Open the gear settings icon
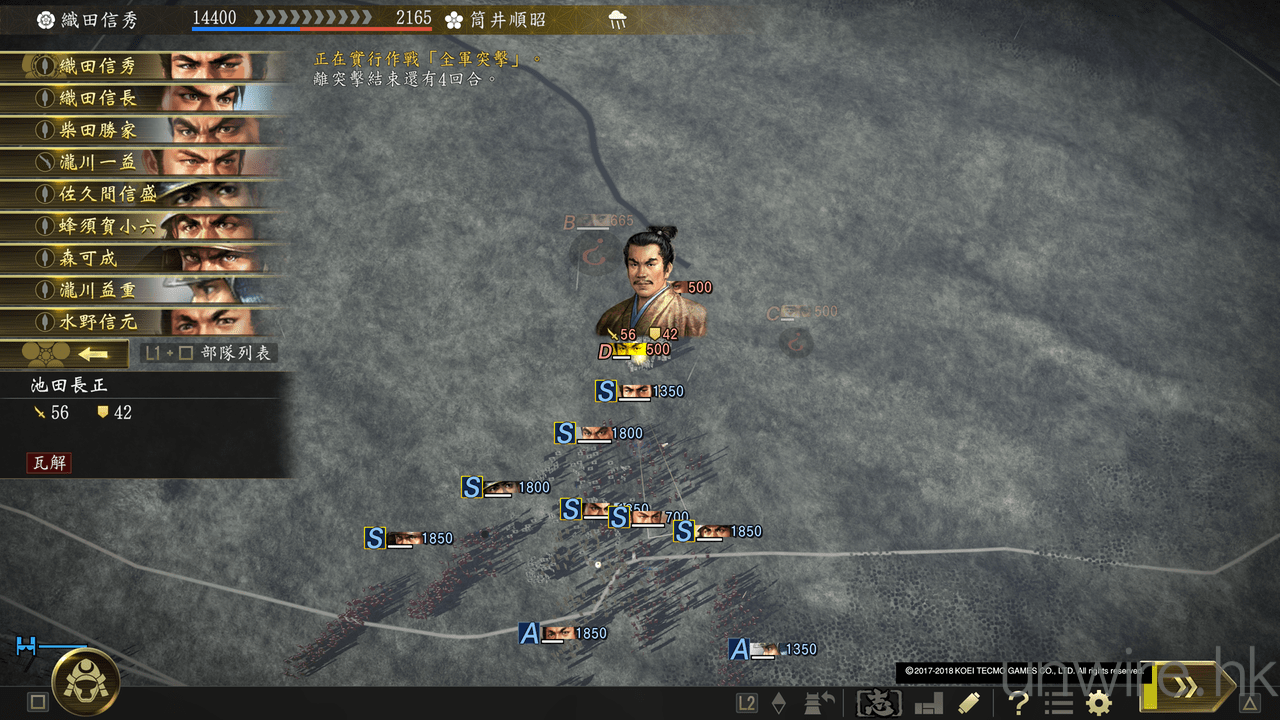 click(1099, 703)
